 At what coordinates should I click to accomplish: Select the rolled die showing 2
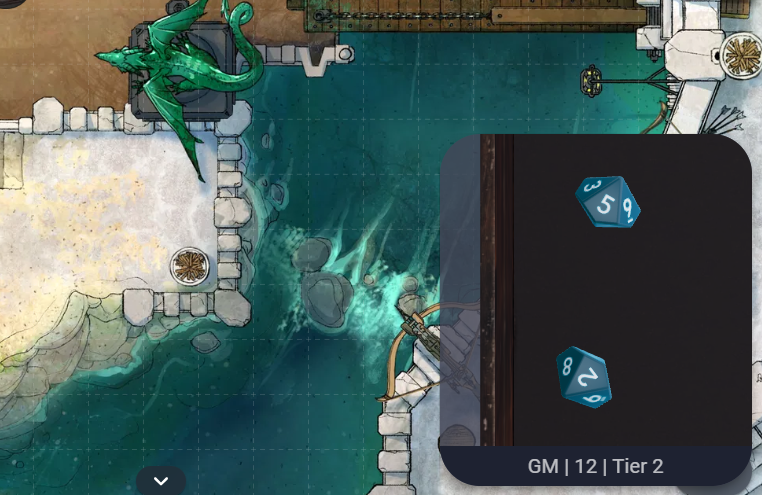[x=584, y=377]
